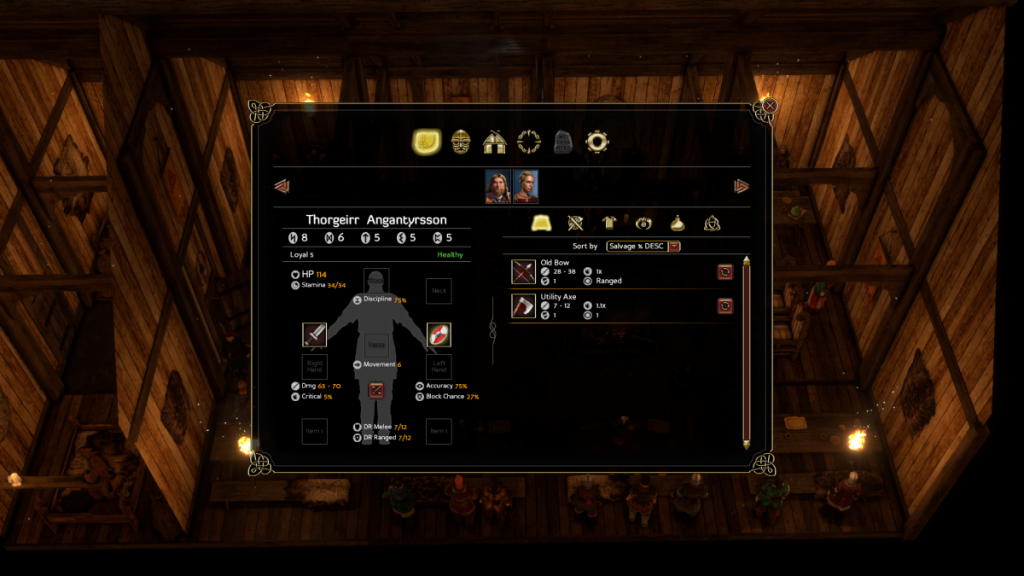Show the next character with right arrow
Viewport: 1024px width, 576px height.
(741, 186)
